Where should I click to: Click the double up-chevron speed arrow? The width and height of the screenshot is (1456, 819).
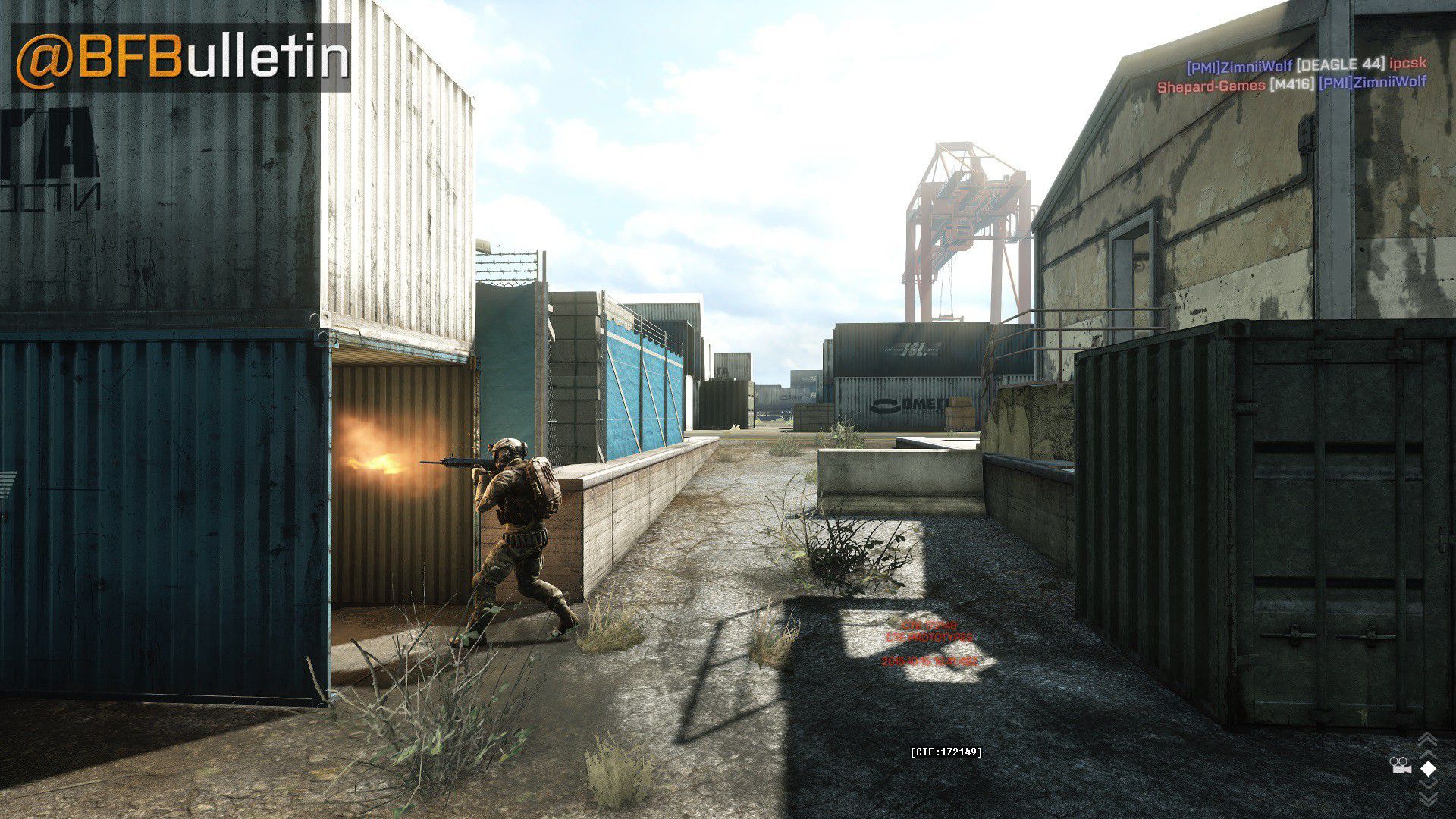(x=1428, y=740)
